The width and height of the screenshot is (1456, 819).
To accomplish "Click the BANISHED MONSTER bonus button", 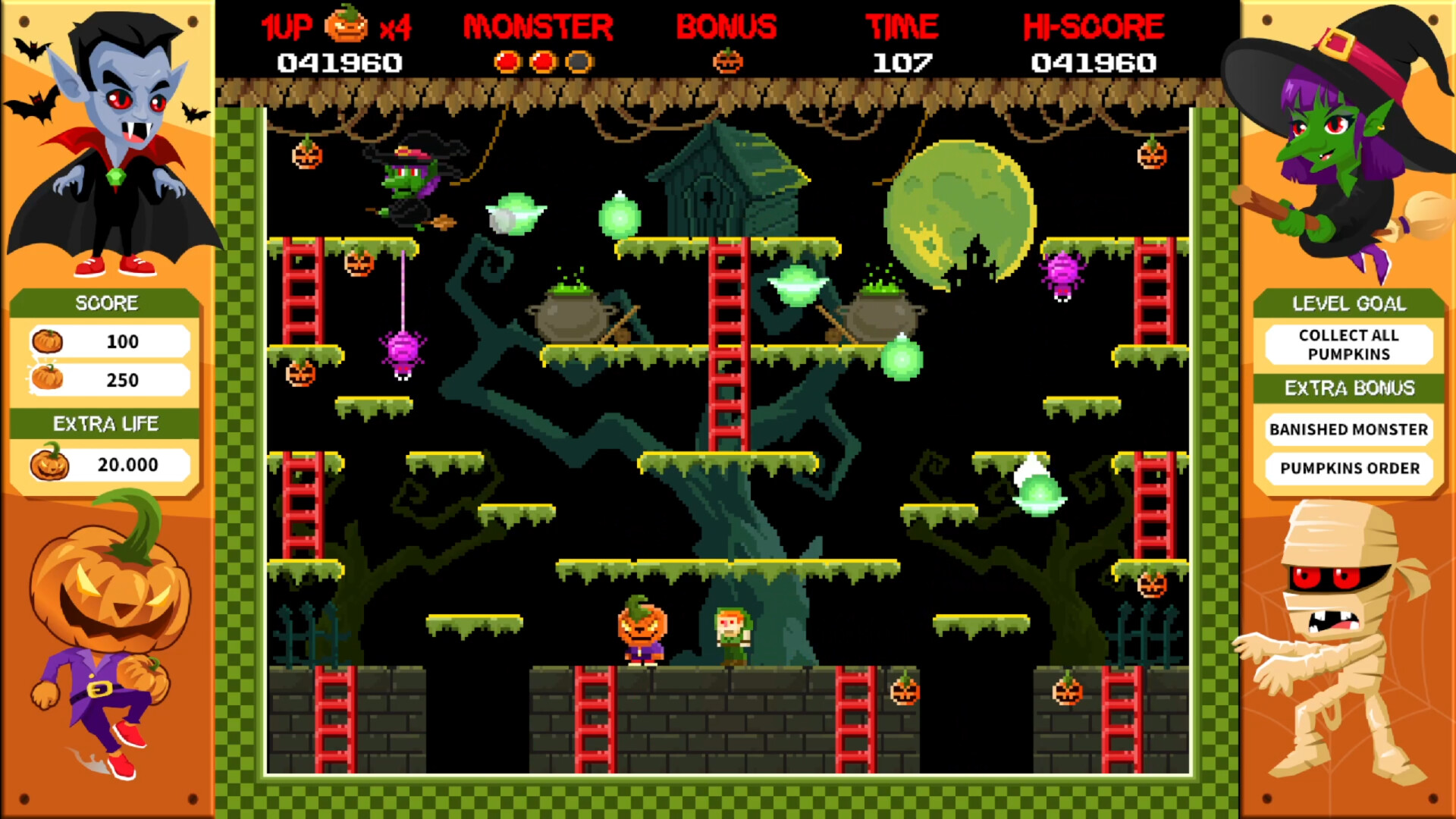I will (x=1349, y=429).
